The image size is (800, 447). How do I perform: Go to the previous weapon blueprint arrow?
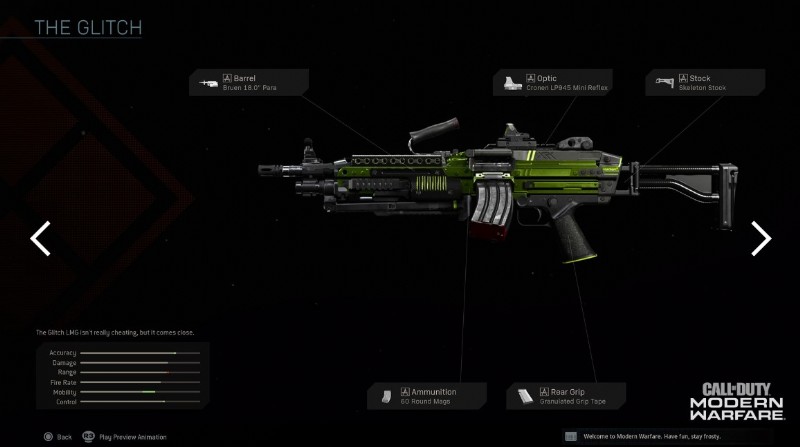pos(40,238)
